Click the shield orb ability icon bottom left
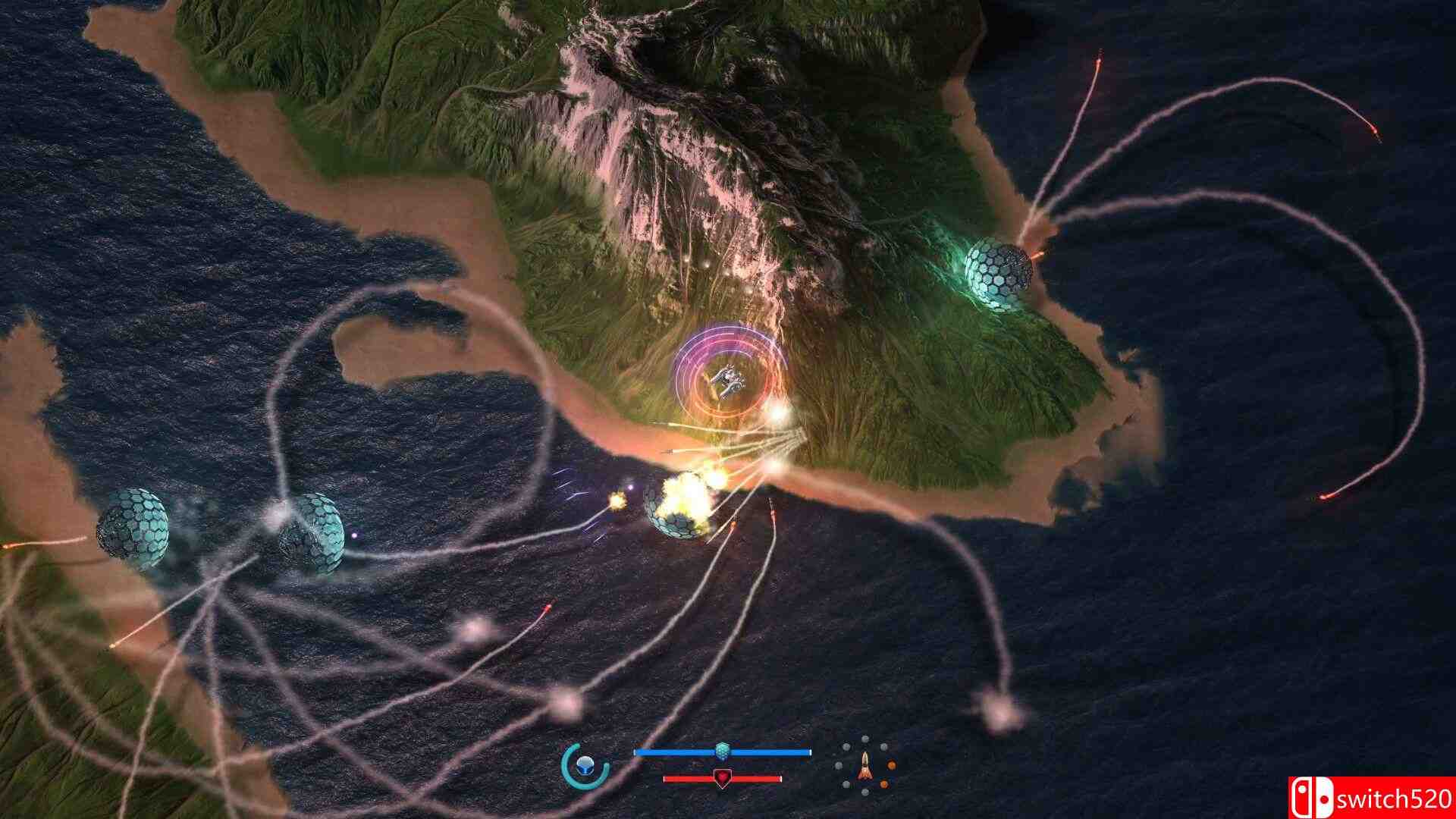Image resolution: width=1456 pixels, height=819 pixels. tap(584, 765)
